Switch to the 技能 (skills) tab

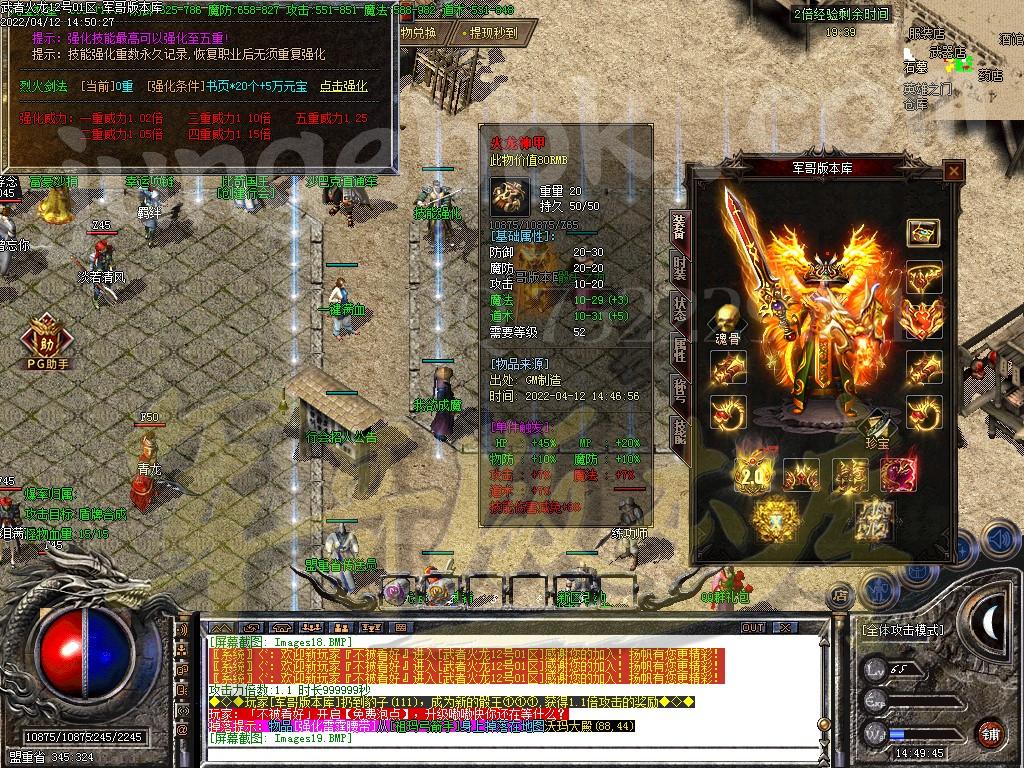tap(680, 432)
